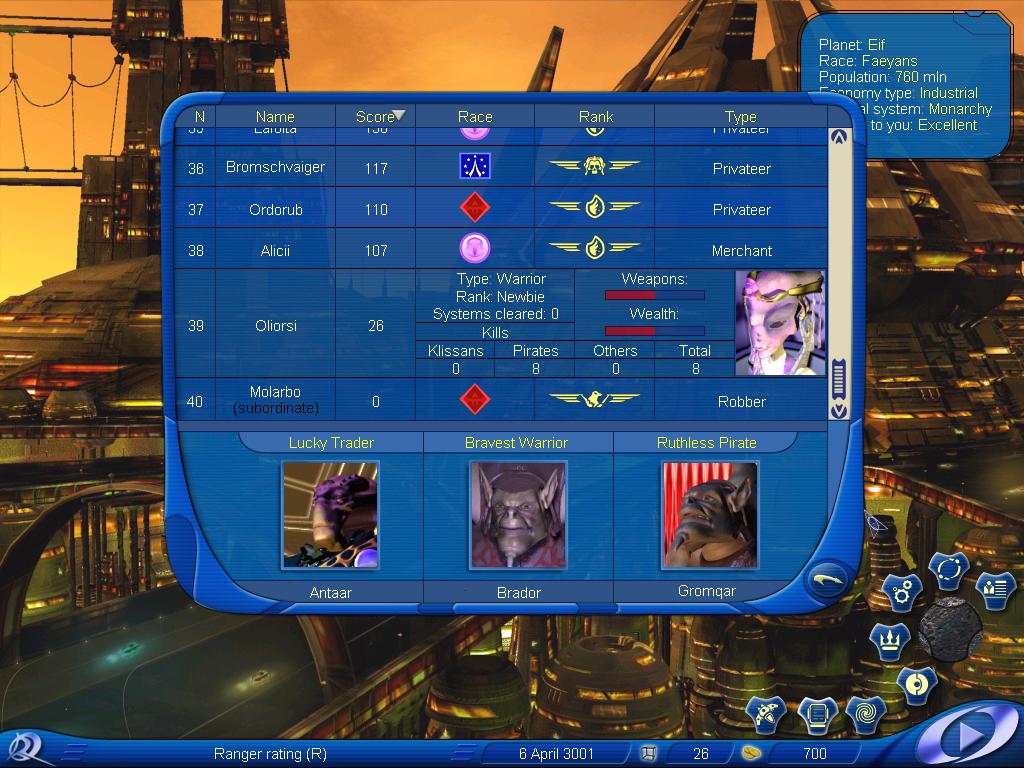Click the rating list's down arrow

[838, 410]
